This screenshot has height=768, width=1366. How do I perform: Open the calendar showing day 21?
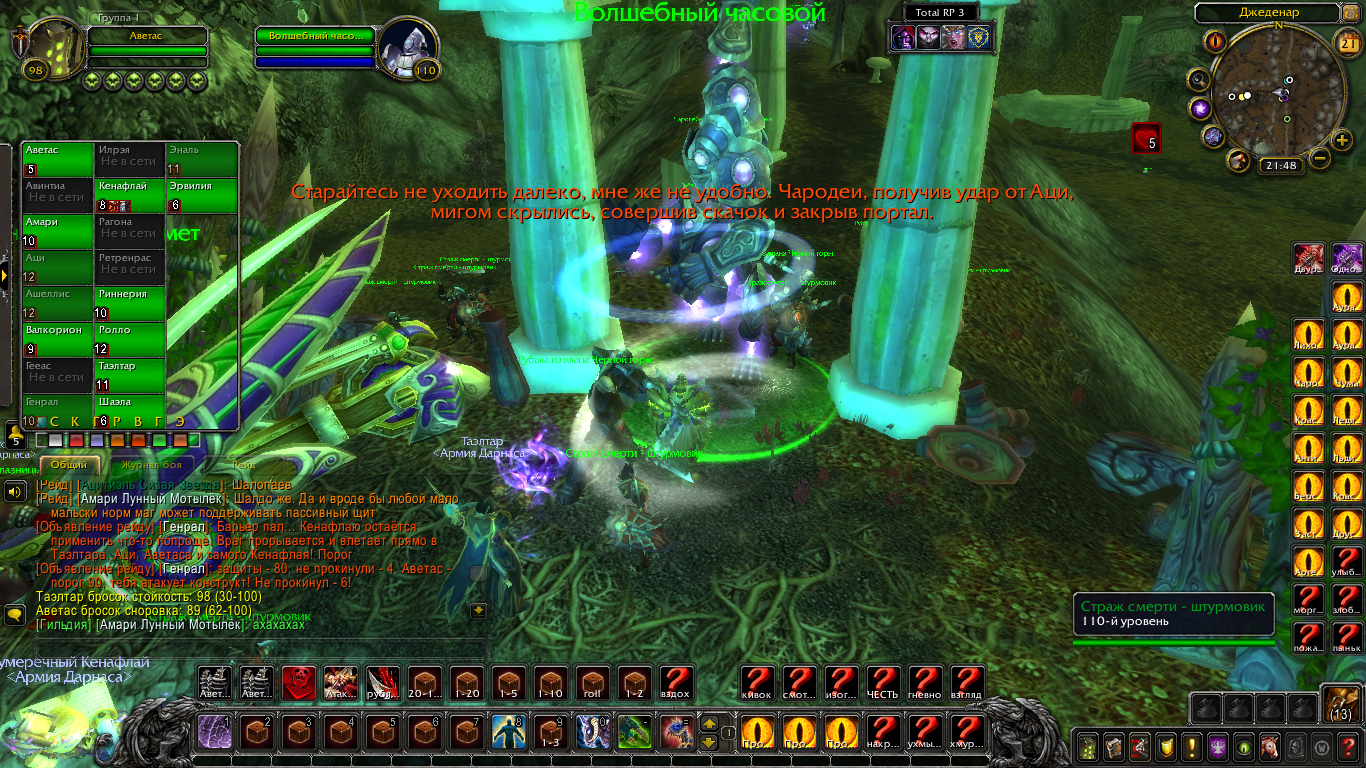[x=1345, y=41]
